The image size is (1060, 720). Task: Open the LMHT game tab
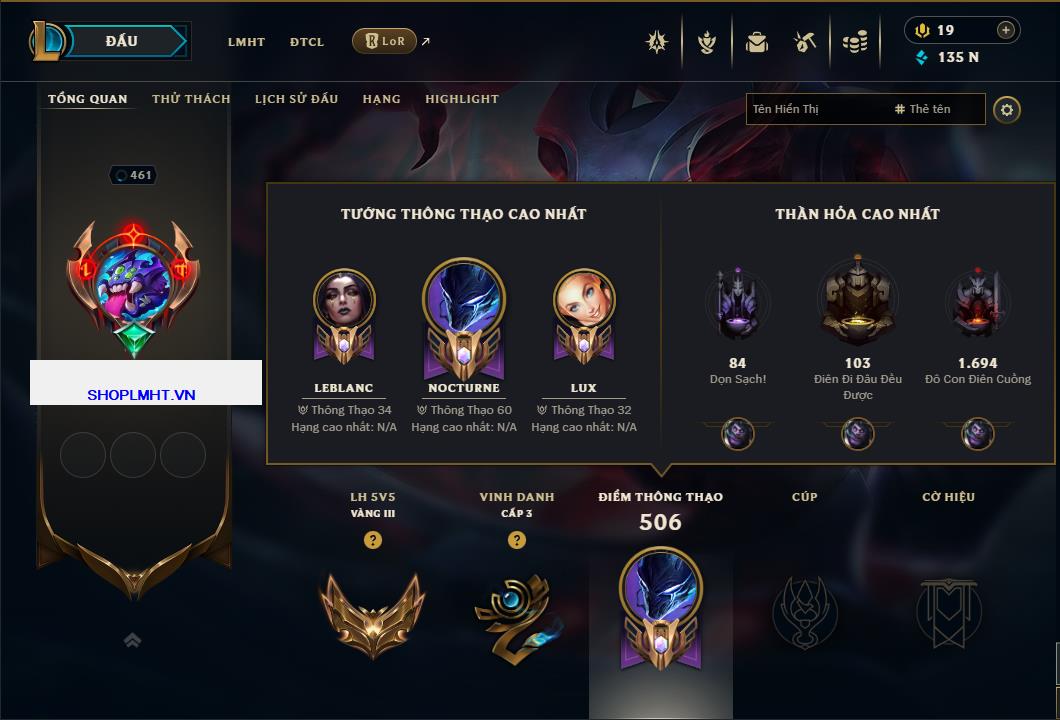(x=246, y=42)
